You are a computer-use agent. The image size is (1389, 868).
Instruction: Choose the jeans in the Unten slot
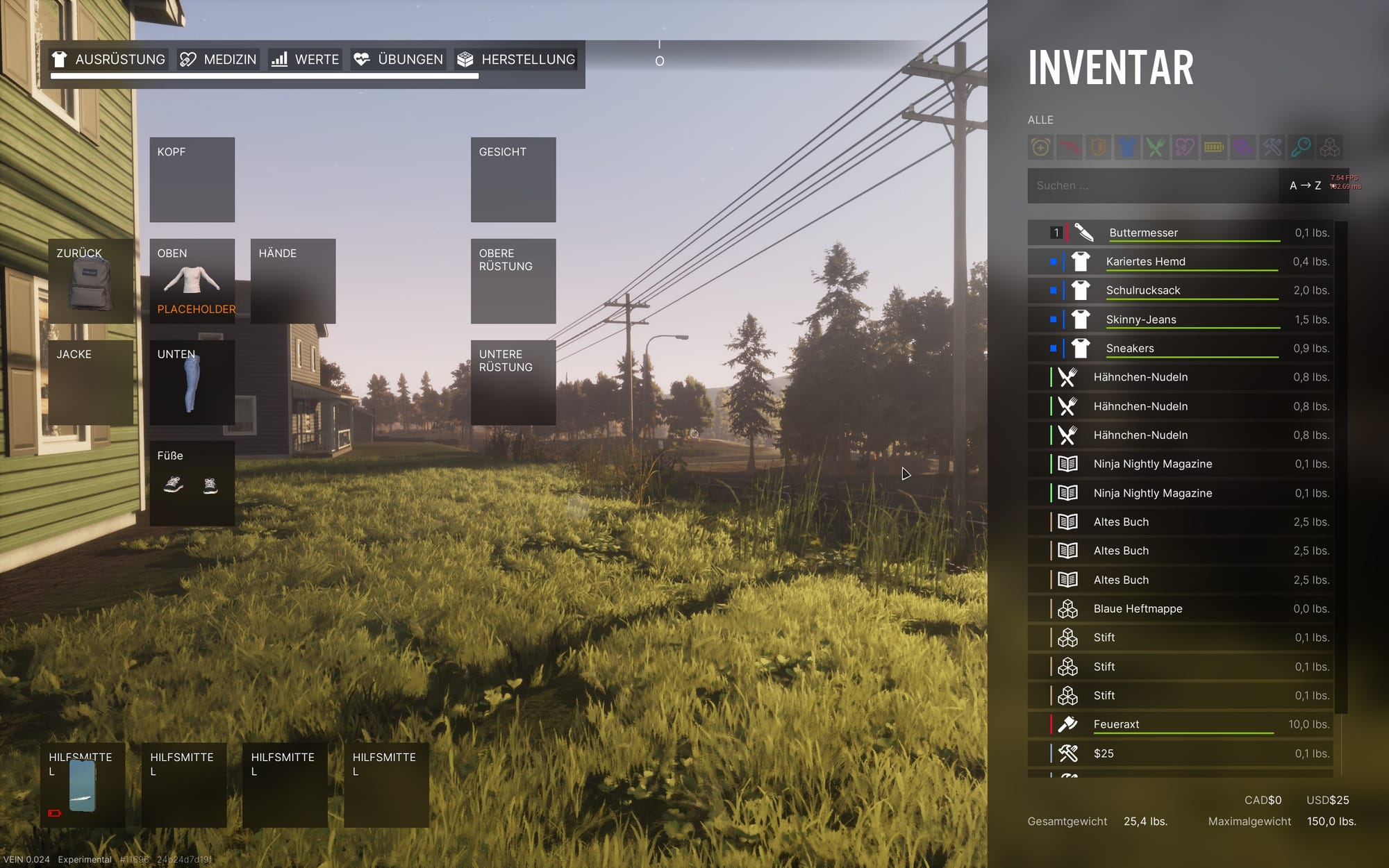click(x=191, y=384)
